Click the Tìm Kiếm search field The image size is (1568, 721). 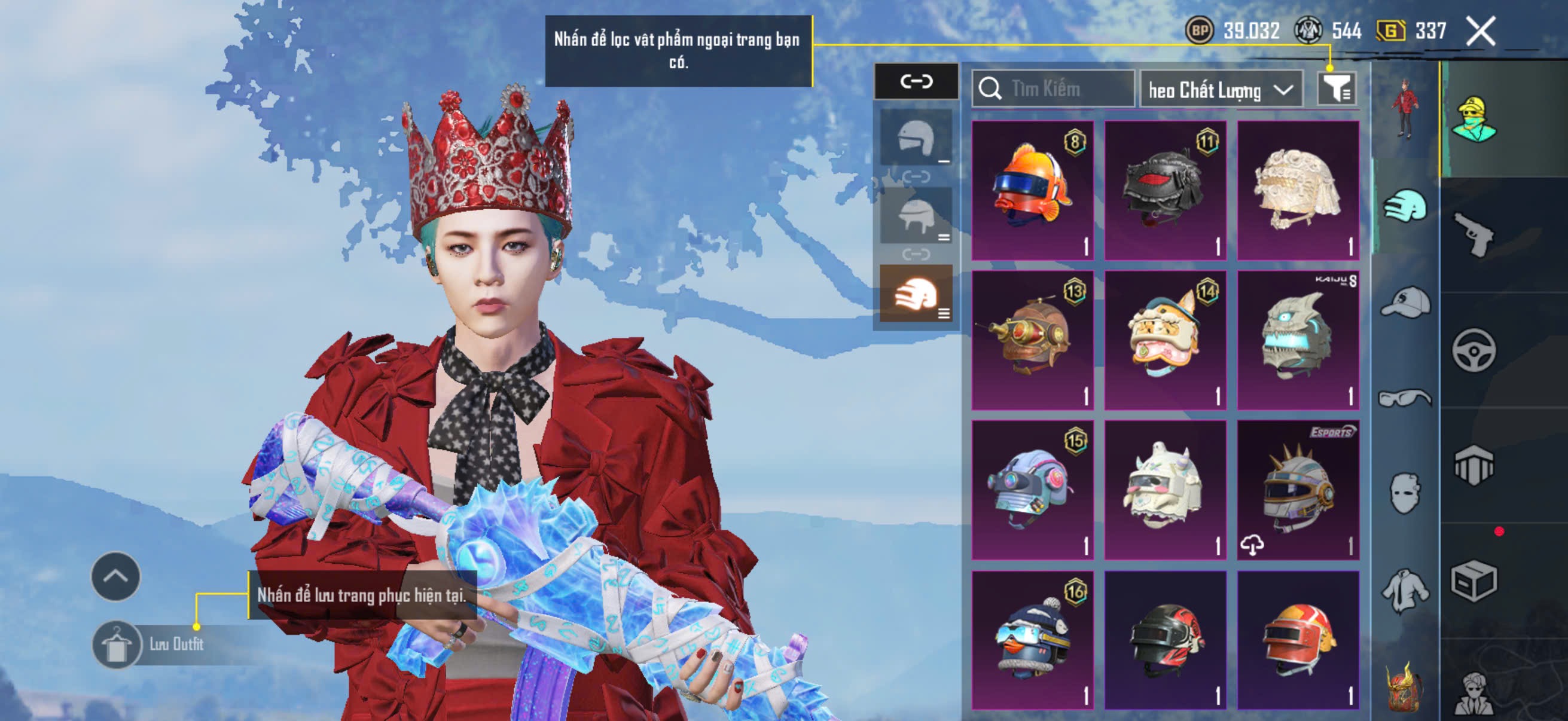1054,90
